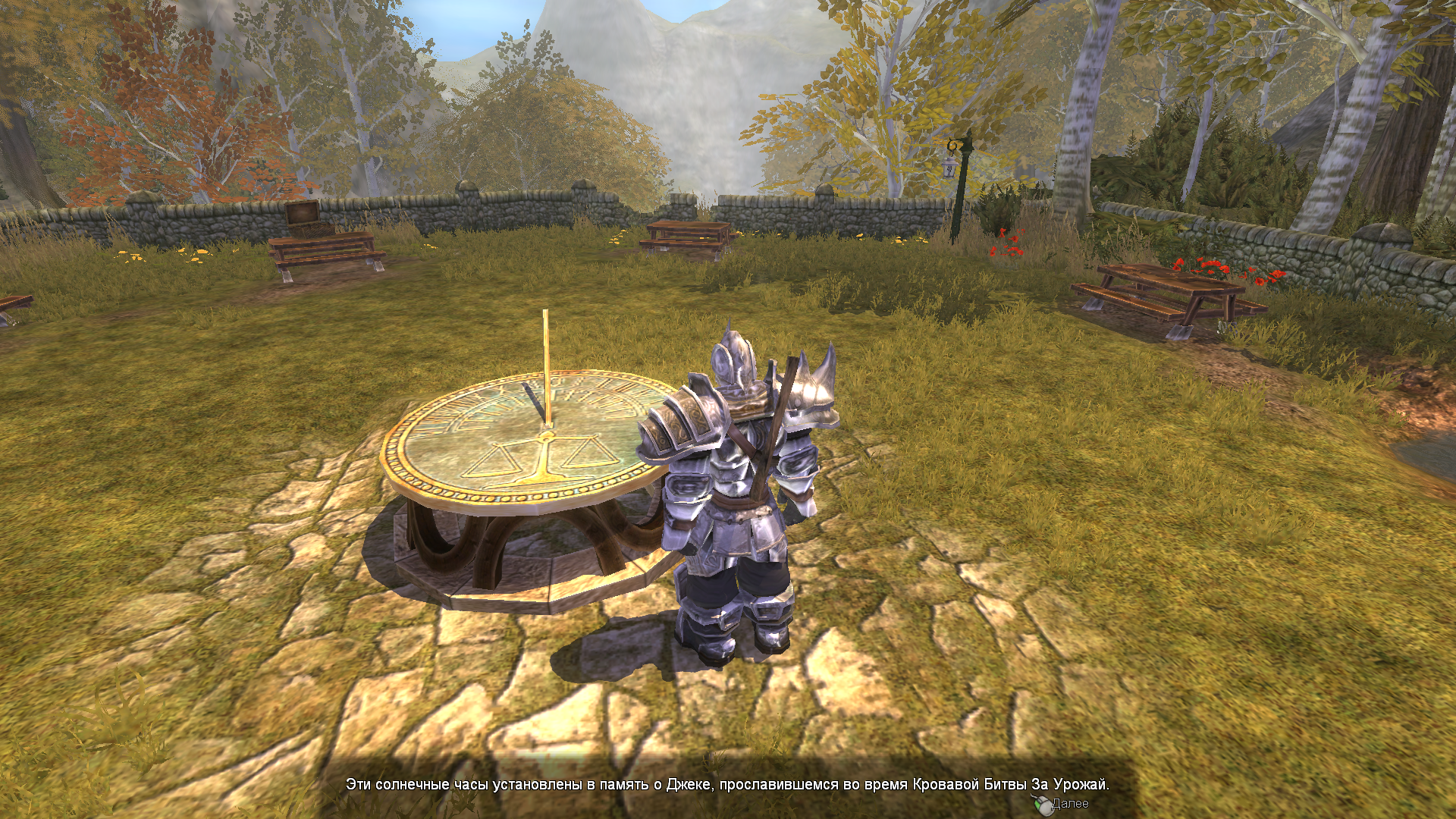Continue the dialogue with Далее
This screenshot has height=819, width=1456.
pos(1064,804)
